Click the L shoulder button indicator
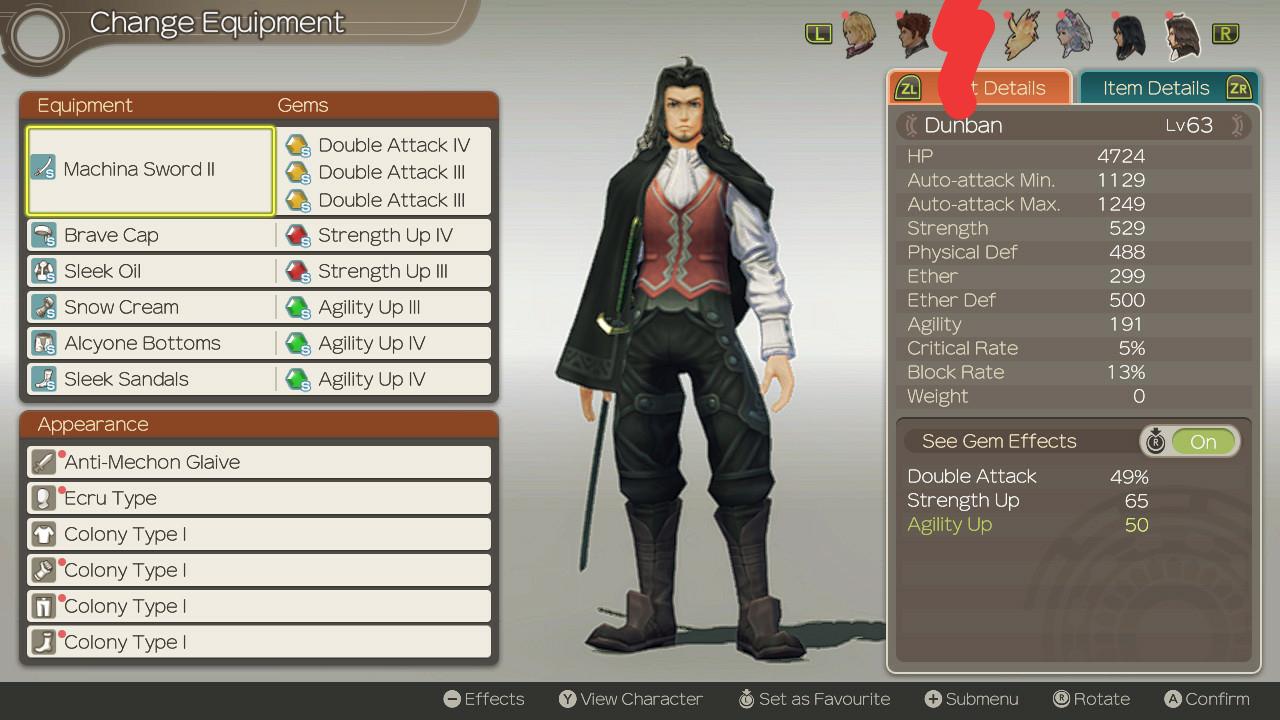Image resolution: width=1280 pixels, height=720 pixels. [x=818, y=33]
